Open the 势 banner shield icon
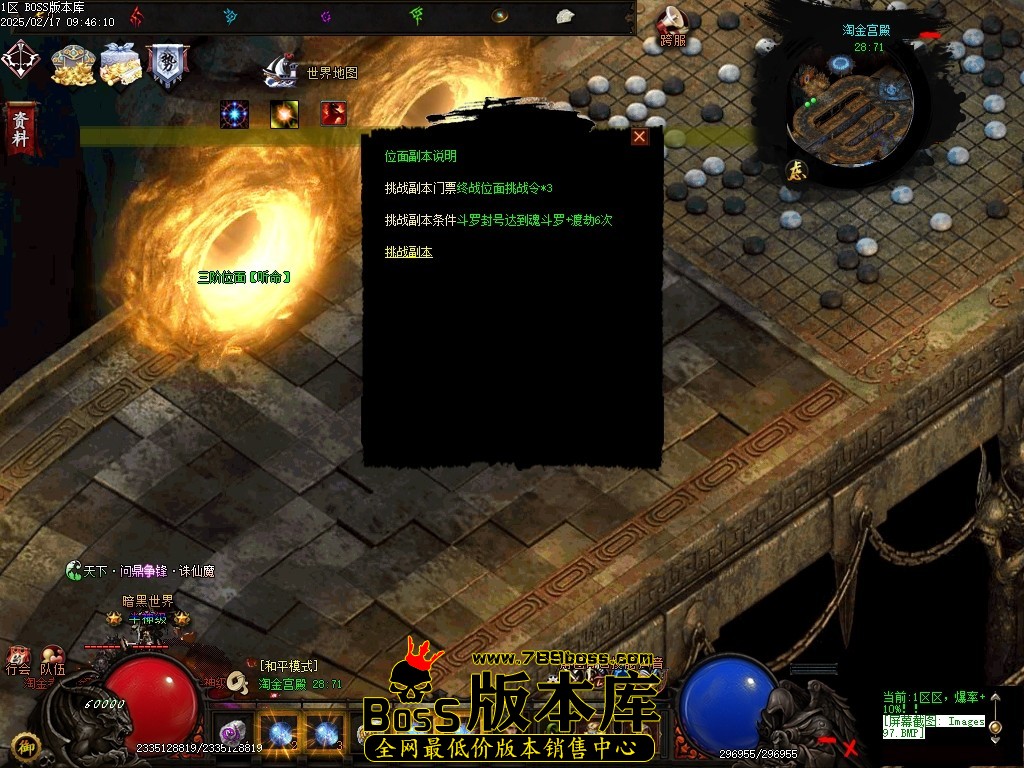 click(167, 64)
